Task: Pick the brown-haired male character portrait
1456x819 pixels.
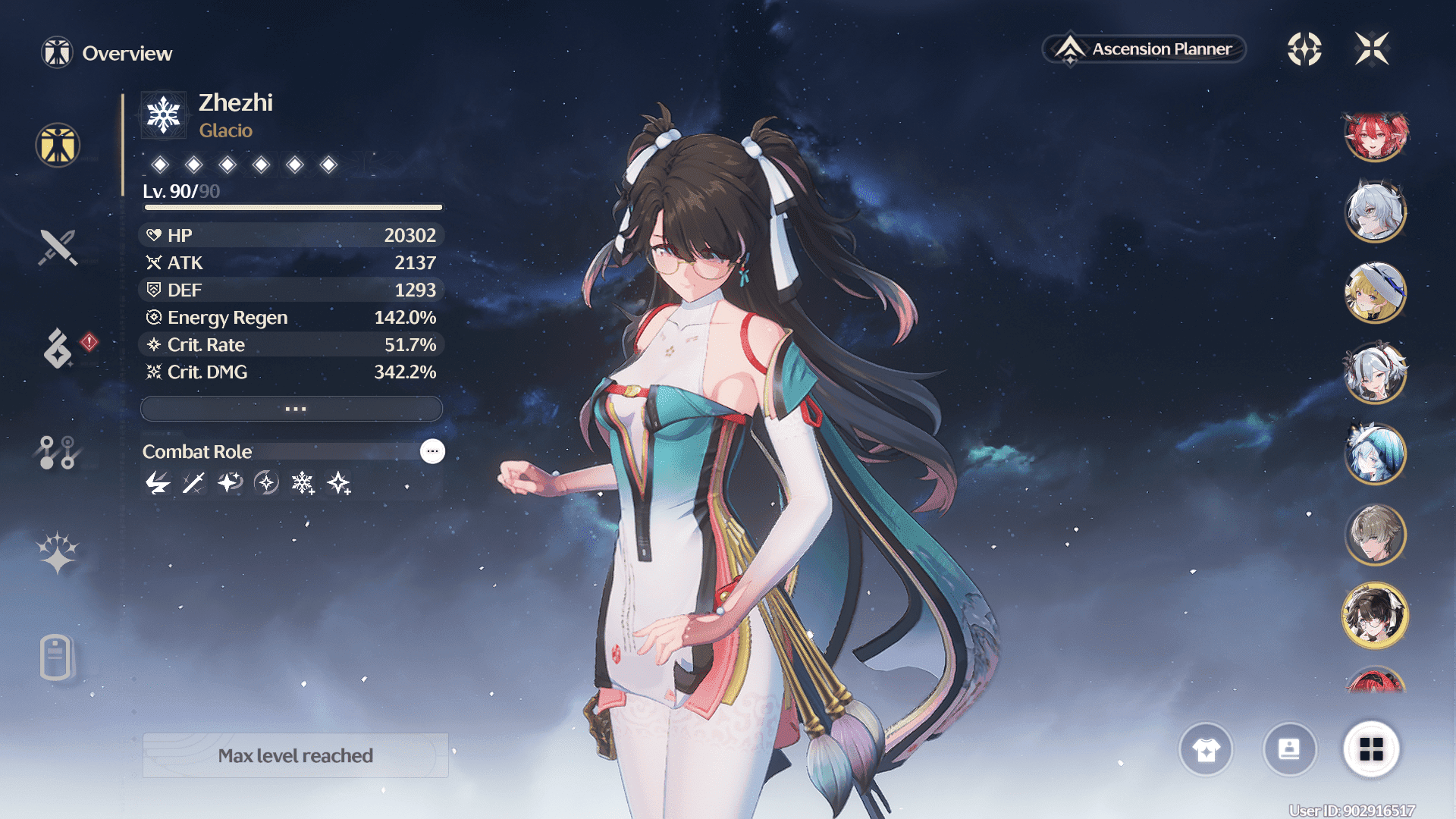Action: coord(1375,535)
